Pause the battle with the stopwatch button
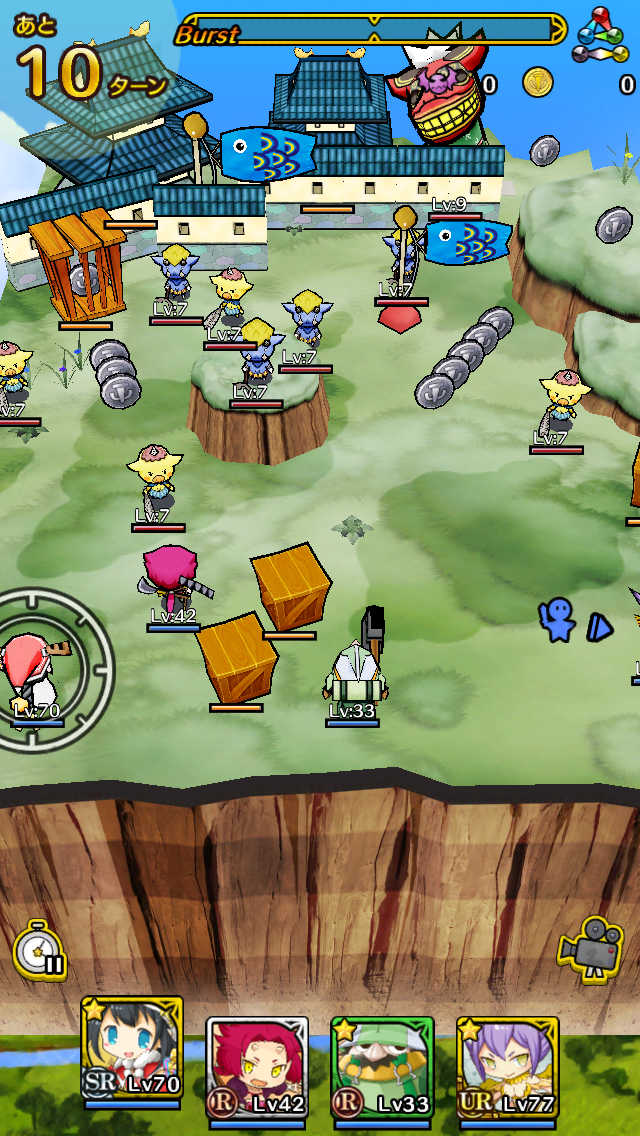 40,950
